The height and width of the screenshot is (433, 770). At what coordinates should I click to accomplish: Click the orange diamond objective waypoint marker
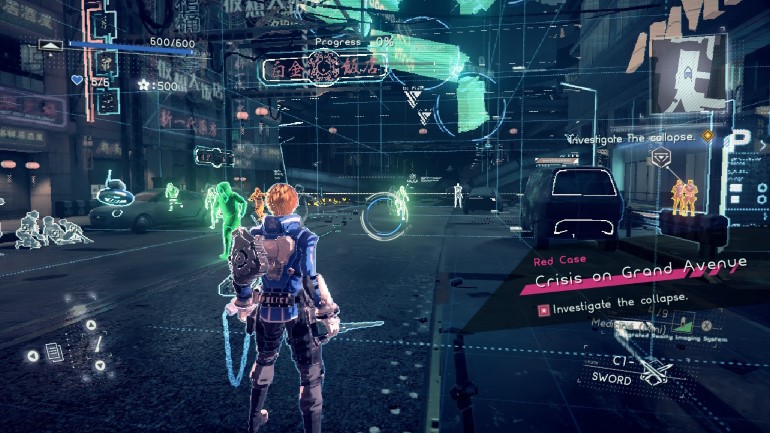point(708,135)
